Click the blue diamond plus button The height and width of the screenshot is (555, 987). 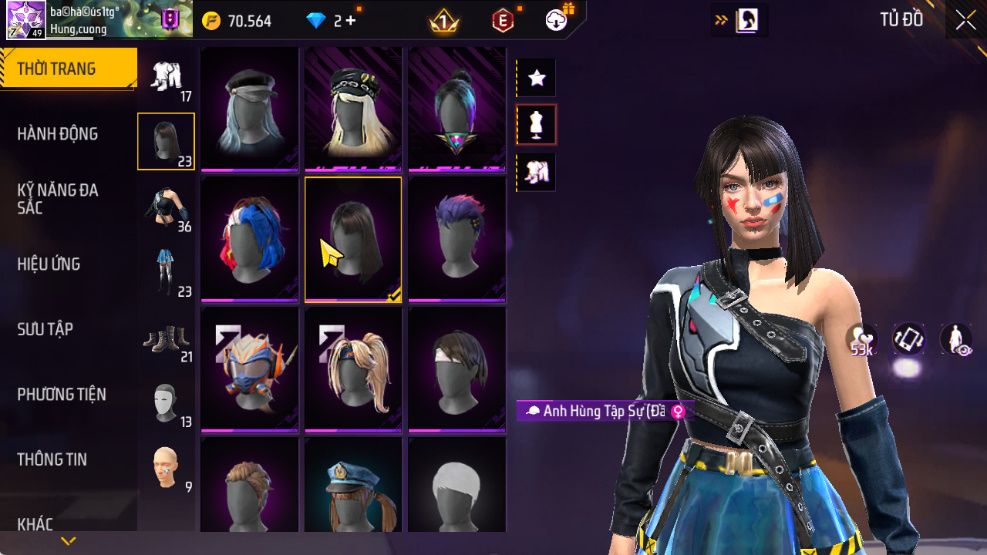click(351, 20)
